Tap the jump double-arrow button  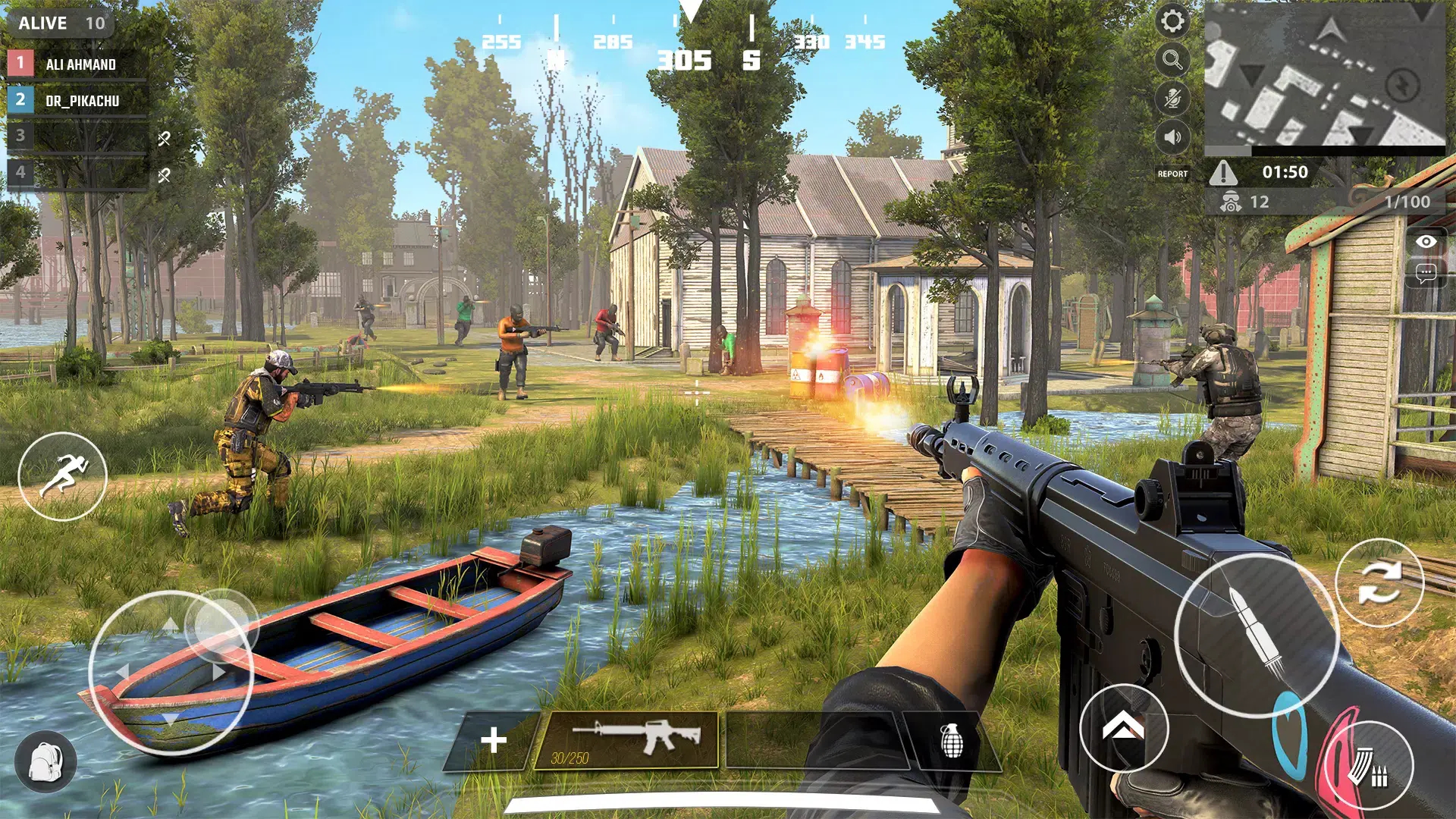(x=1123, y=727)
